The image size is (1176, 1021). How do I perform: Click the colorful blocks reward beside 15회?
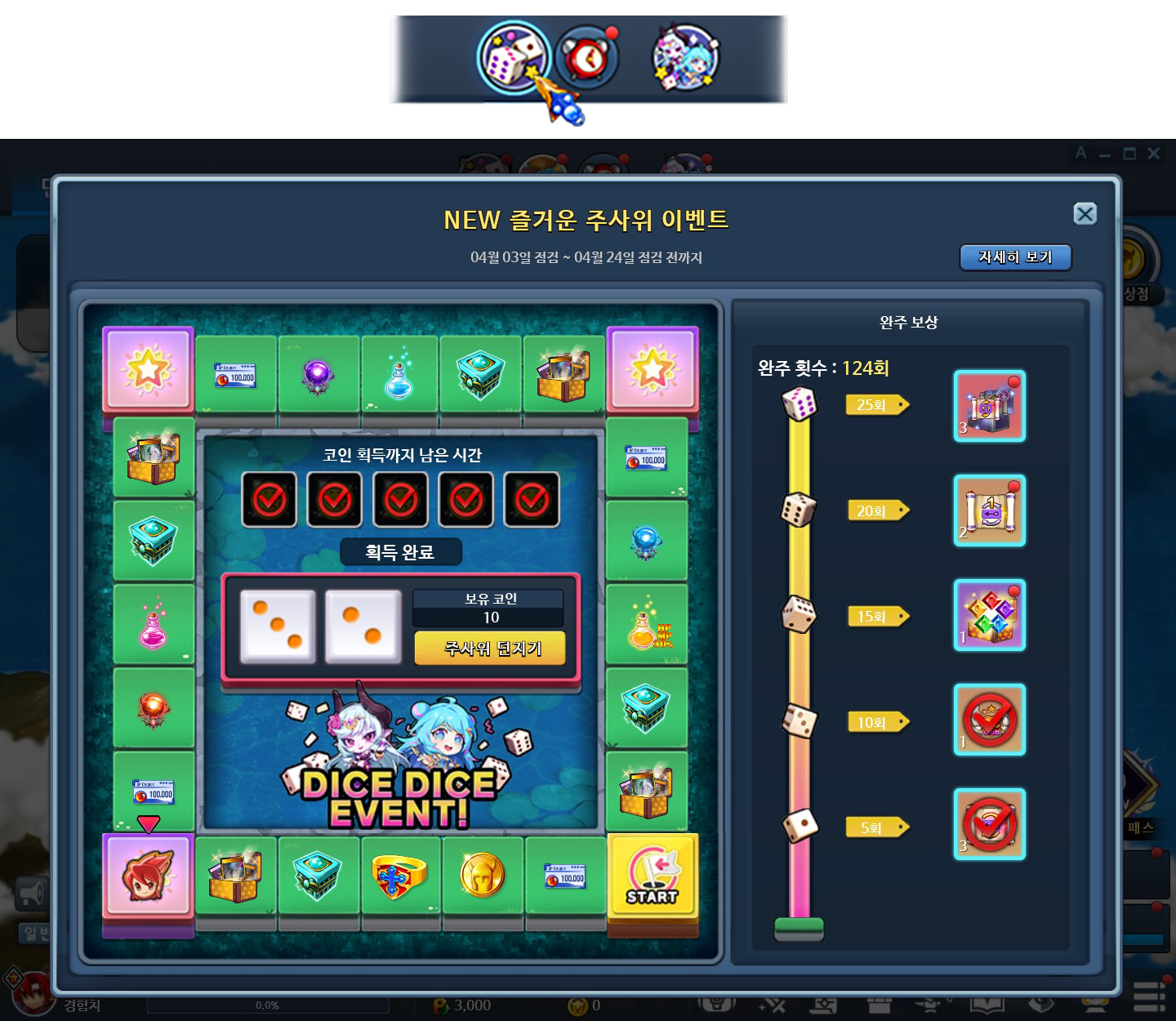point(989,617)
